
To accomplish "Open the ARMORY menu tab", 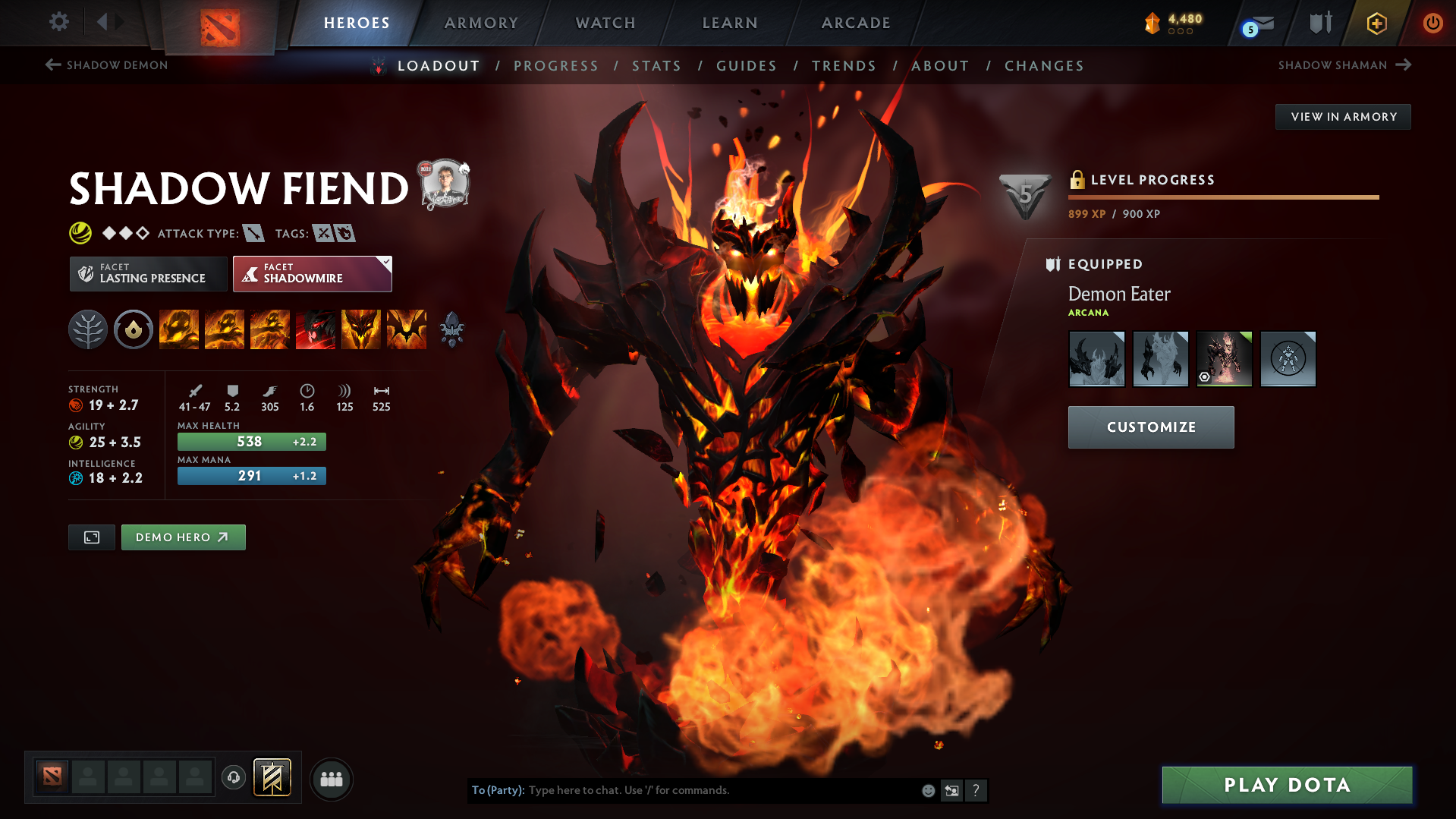I will point(481,23).
